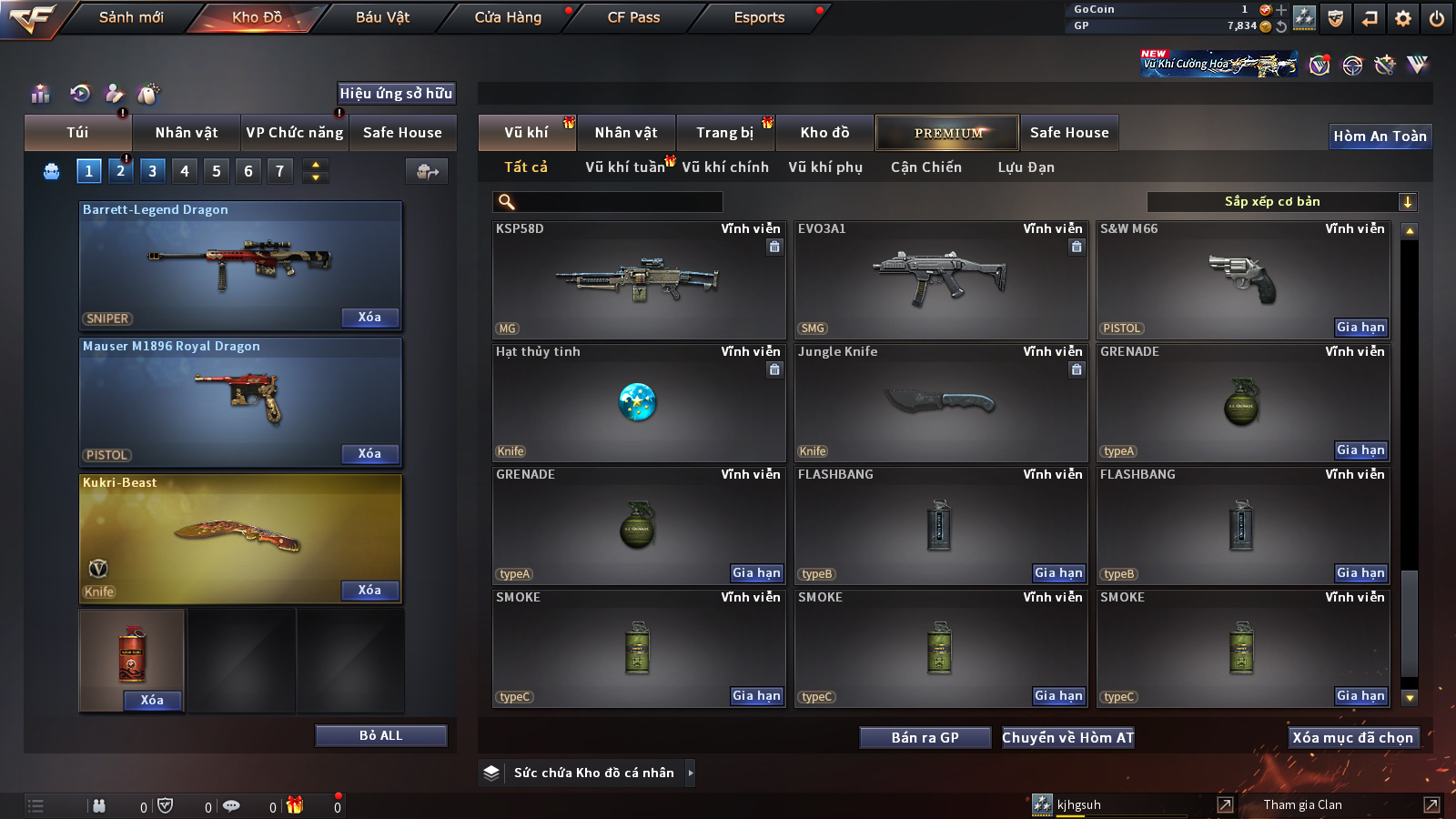Open the Cửa Hàng shop
This screenshot has width=1456, height=819.
point(508,17)
